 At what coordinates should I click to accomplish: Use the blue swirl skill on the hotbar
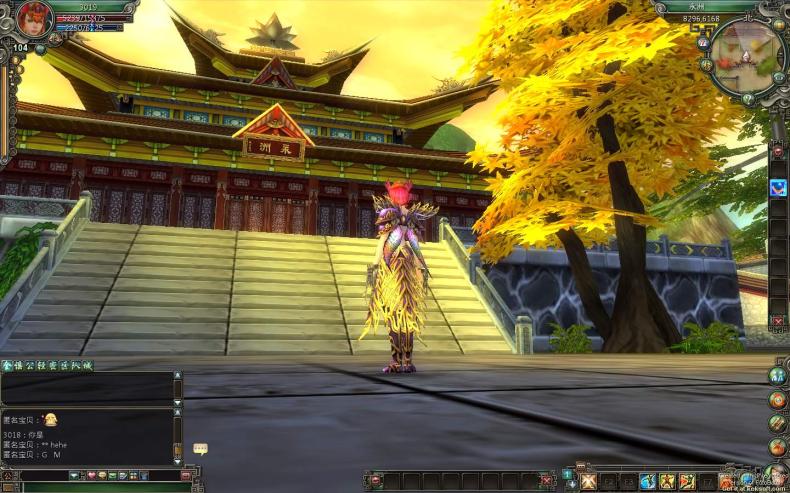648,482
